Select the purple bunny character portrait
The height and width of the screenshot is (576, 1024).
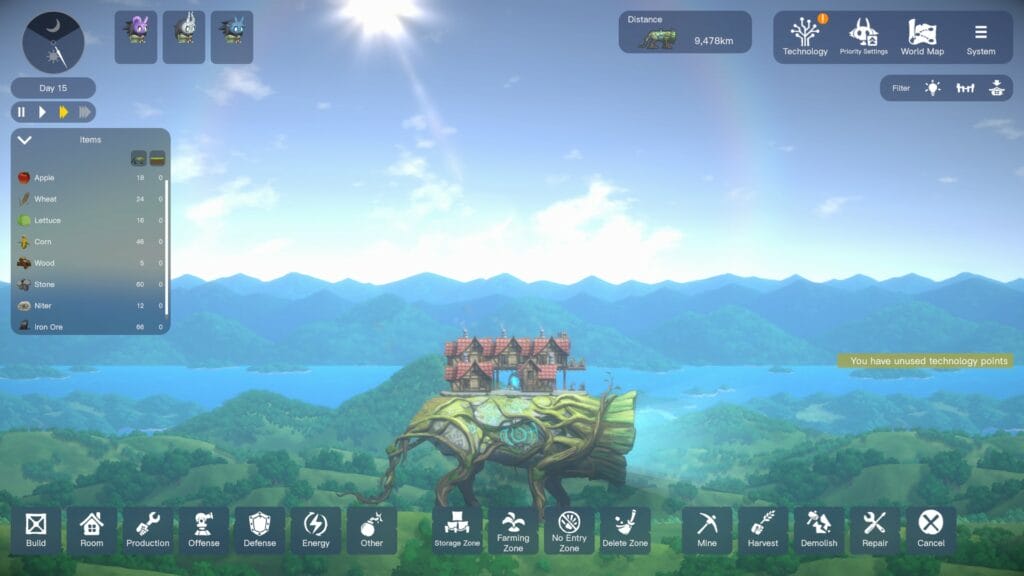pos(136,37)
